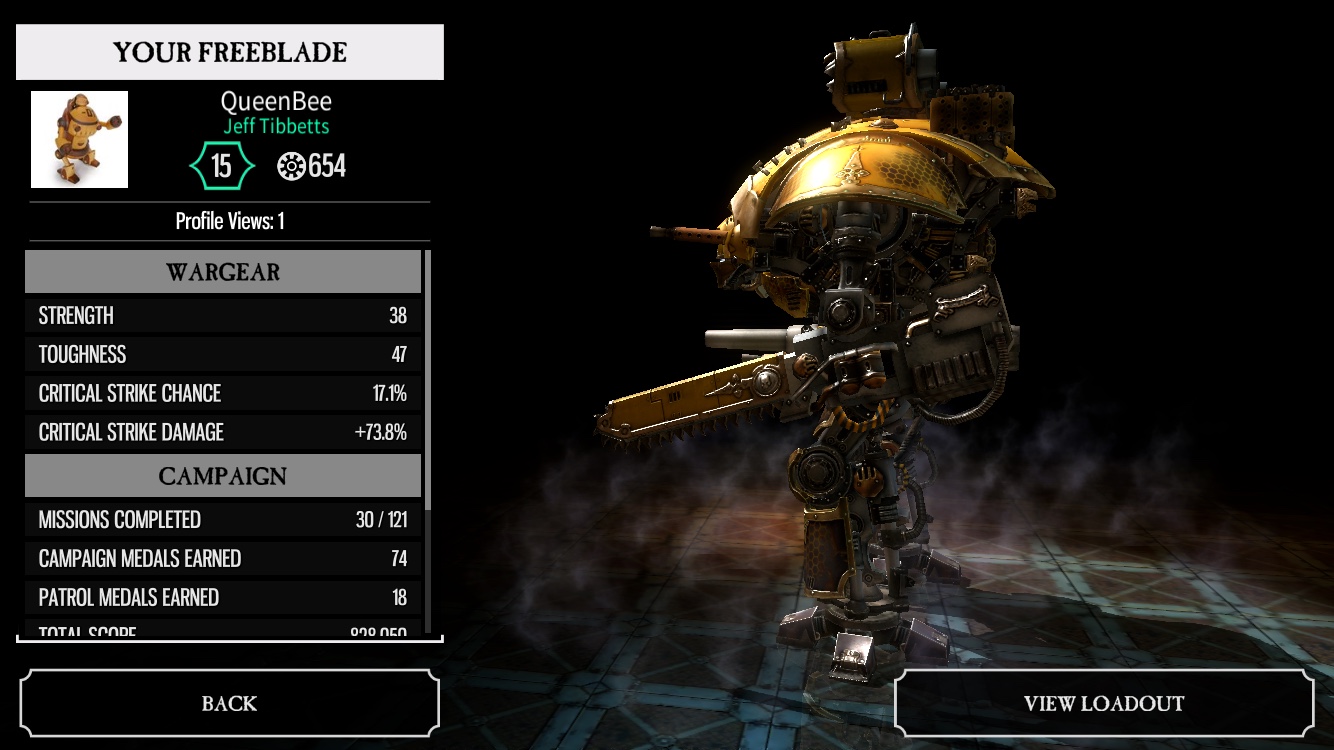This screenshot has width=1334, height=750.
Task: Click the stats panel scrollbar
Action: [428, 380]
